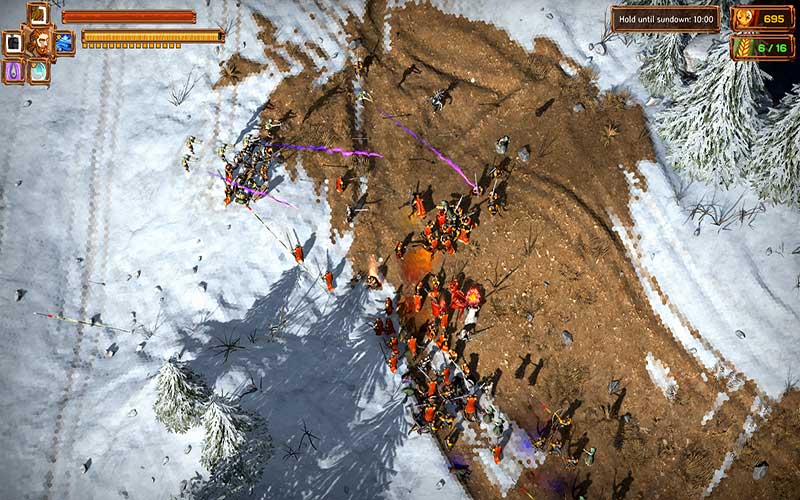Activate the ability icon above the hero portrait
This screenshot has width=800, height=500.
tap(38, 14)
